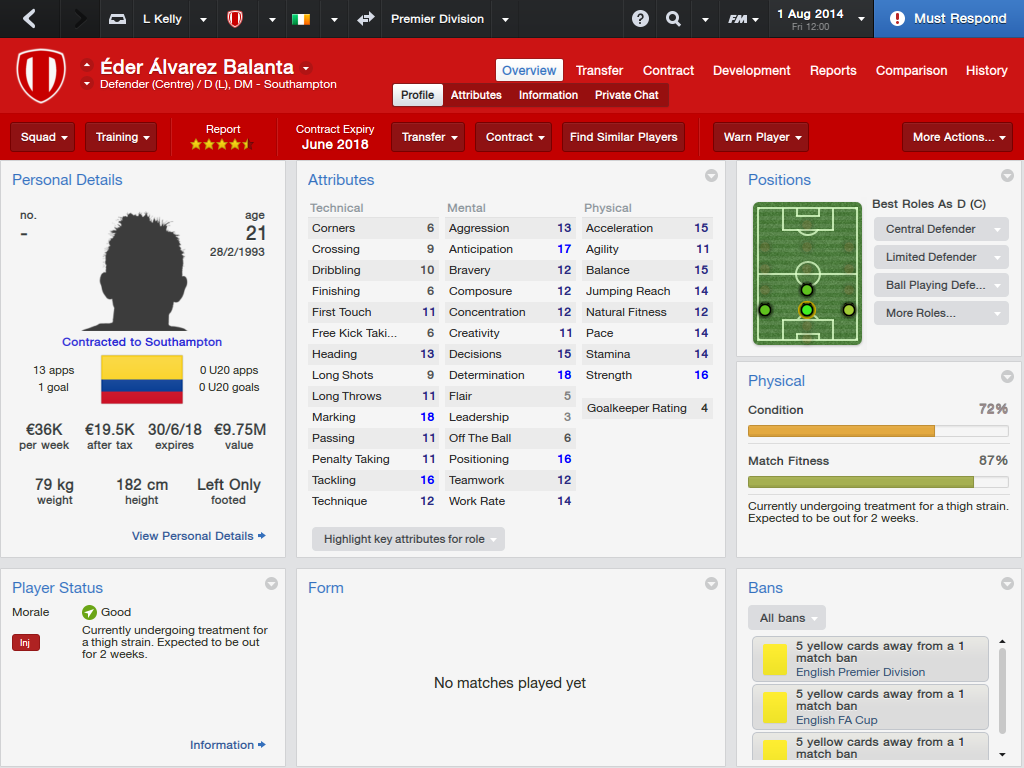Open the All bans filter dropdown
This screenshot has height=768, width=1024.
(787, 618)
